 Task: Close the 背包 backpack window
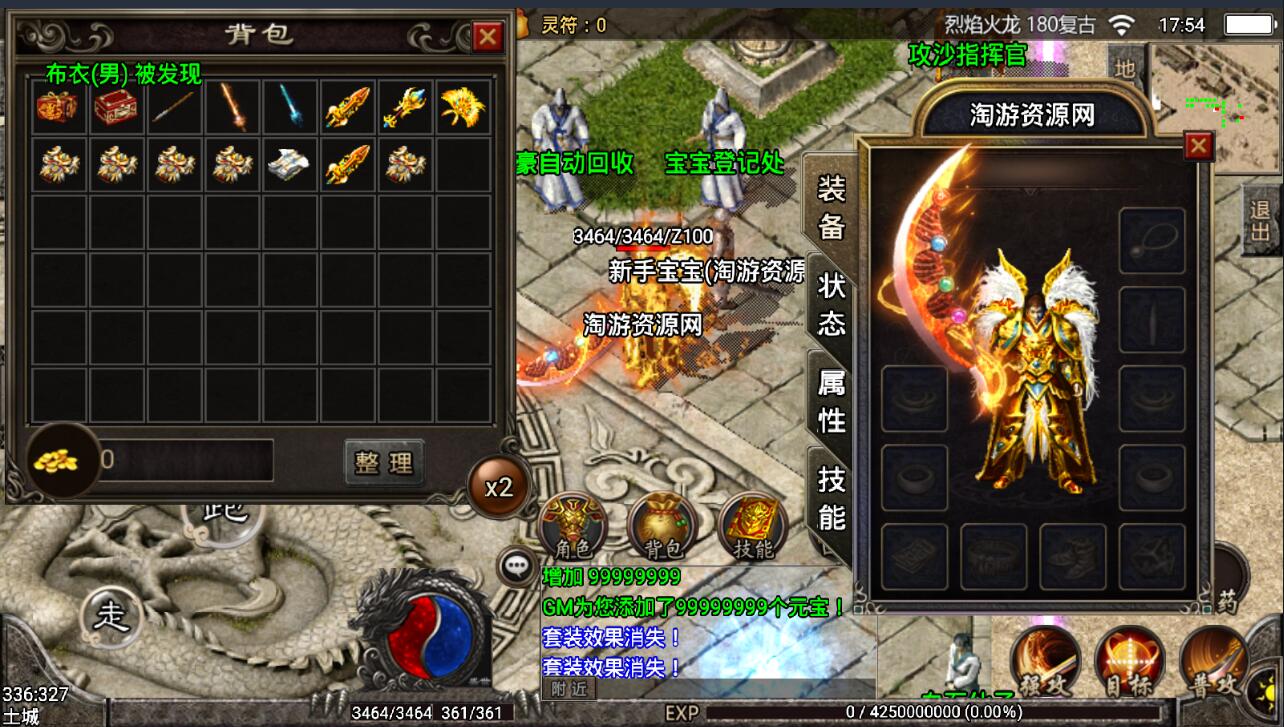point(488,37)
